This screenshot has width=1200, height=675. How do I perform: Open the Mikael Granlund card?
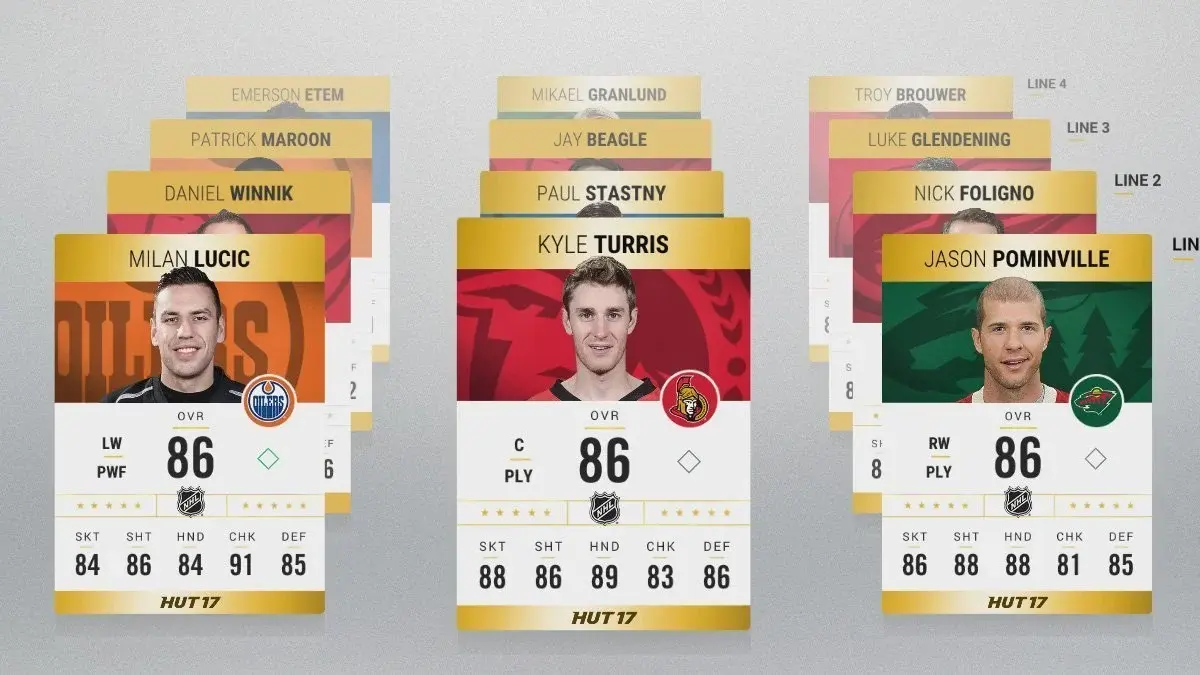click(x=598, y=95)
